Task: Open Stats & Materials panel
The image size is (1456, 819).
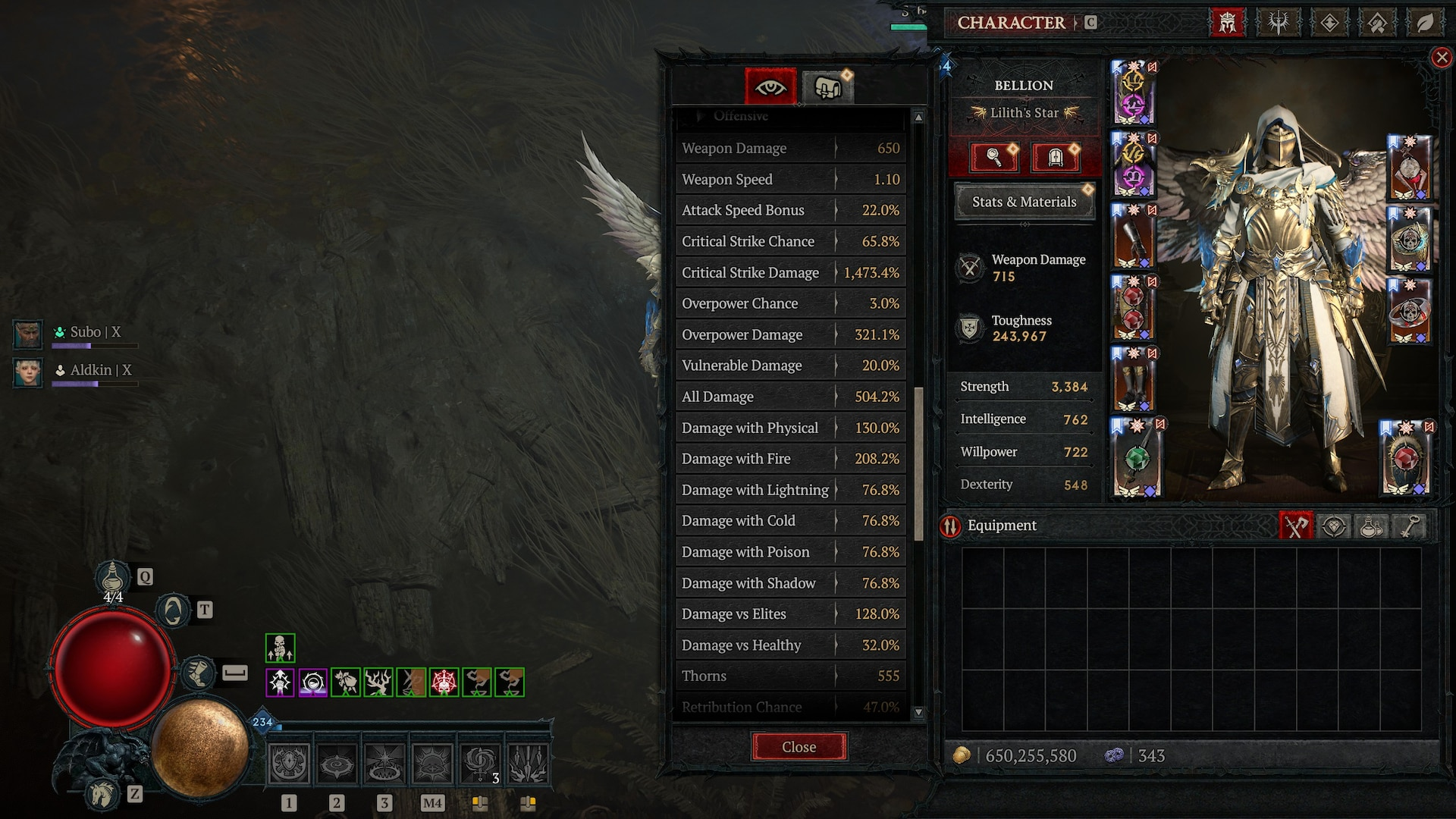Action: [x=1024, y=202]
